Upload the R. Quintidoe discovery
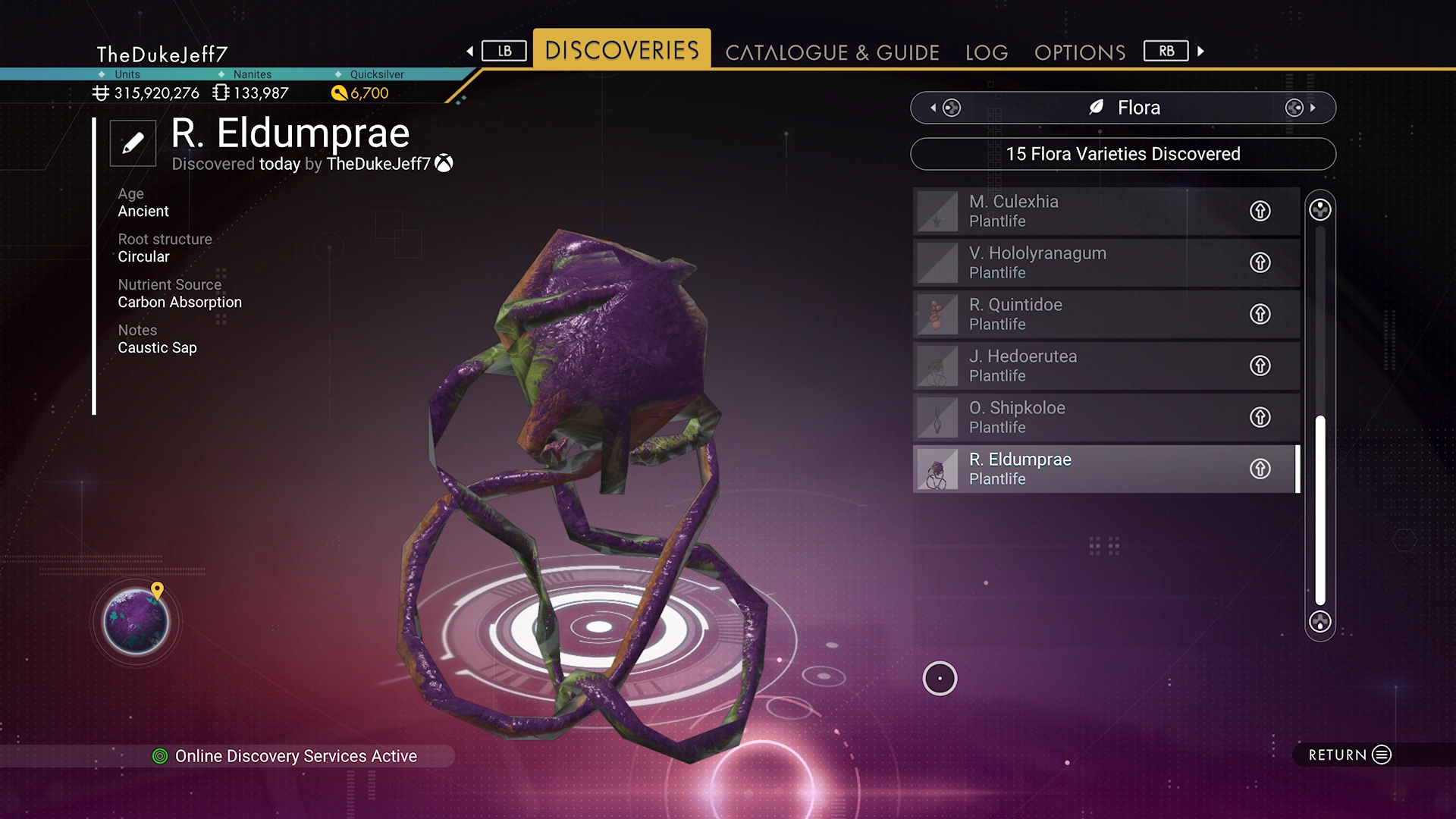 (x=1260, y=314)
